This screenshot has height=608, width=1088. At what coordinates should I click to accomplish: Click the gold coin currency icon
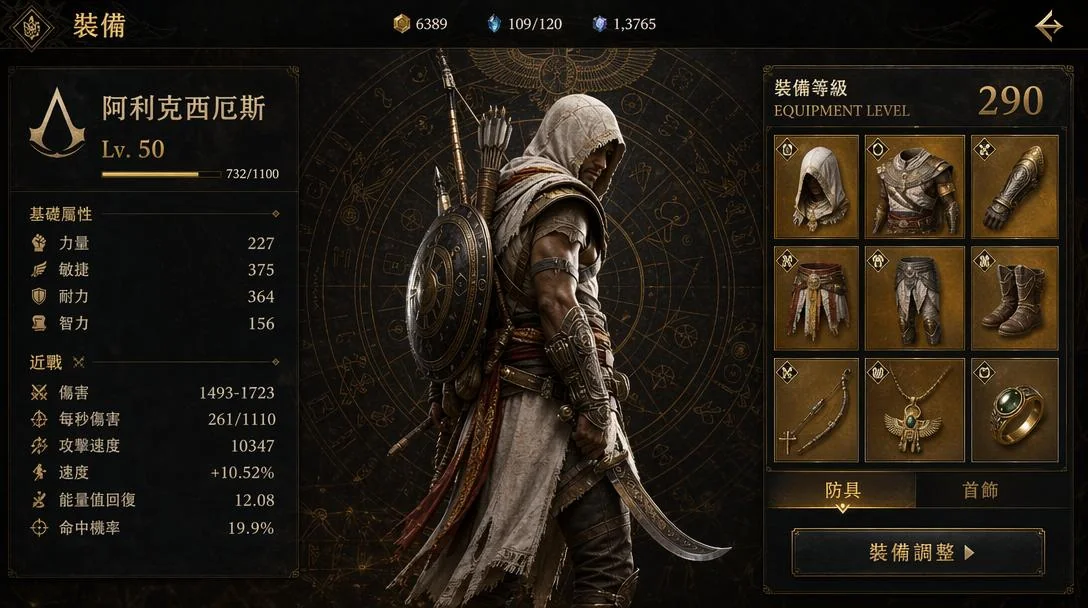click(401, 24)
